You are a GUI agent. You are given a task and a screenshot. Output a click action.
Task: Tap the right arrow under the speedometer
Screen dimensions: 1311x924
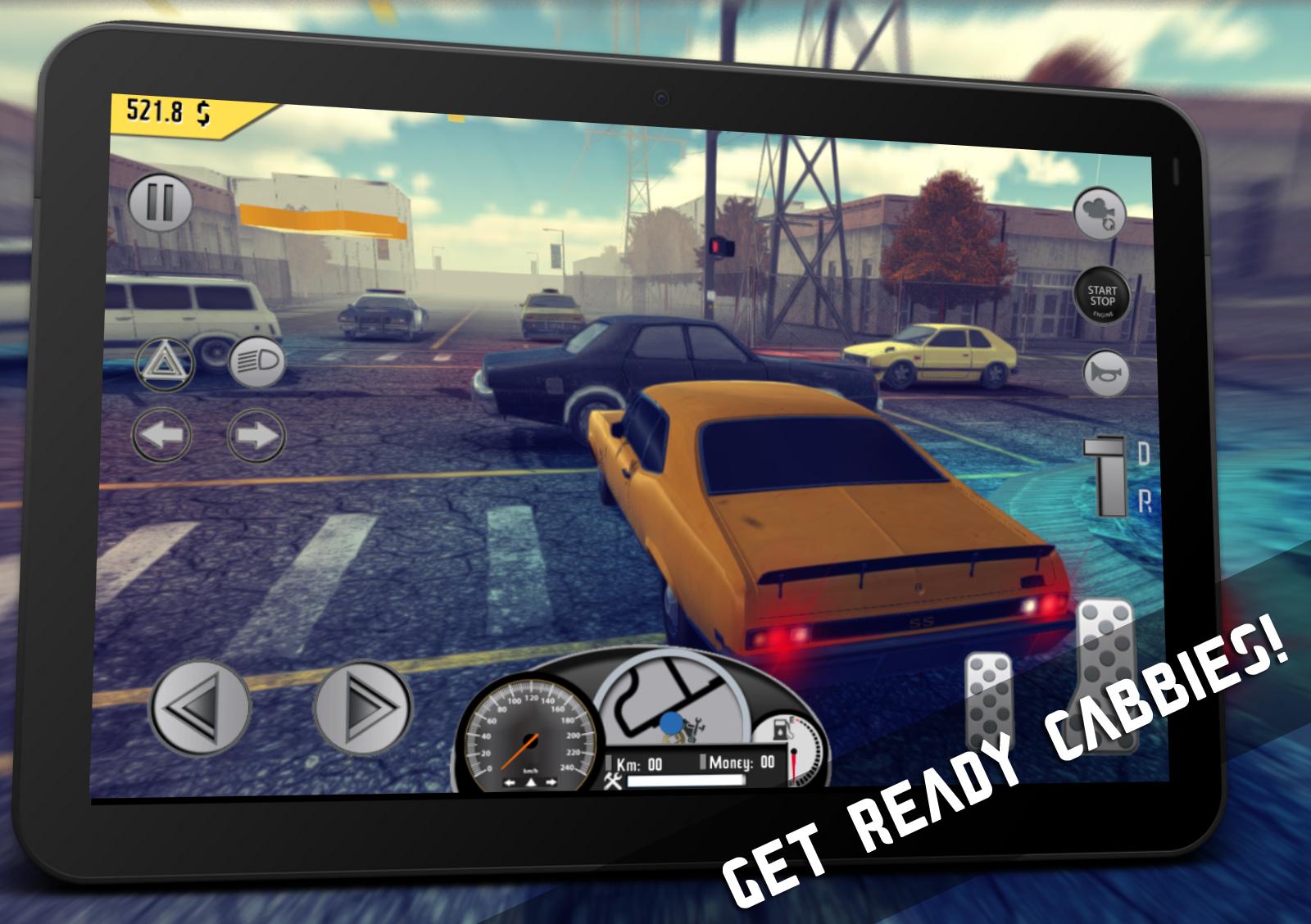550,781
